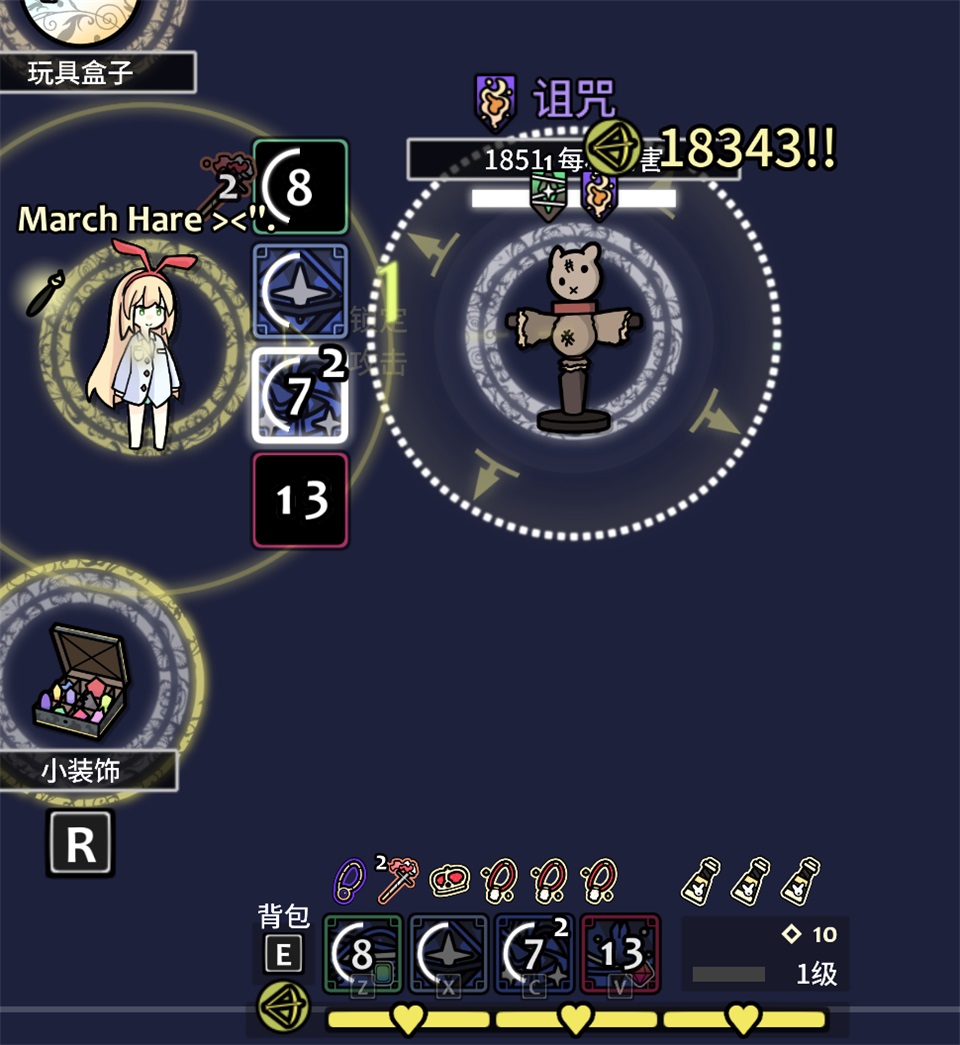Image resolution: width=960 pixels, height=1045 pixels.
Task: Cast the red skill slot labeled V
Action: [x=620, y=953]
